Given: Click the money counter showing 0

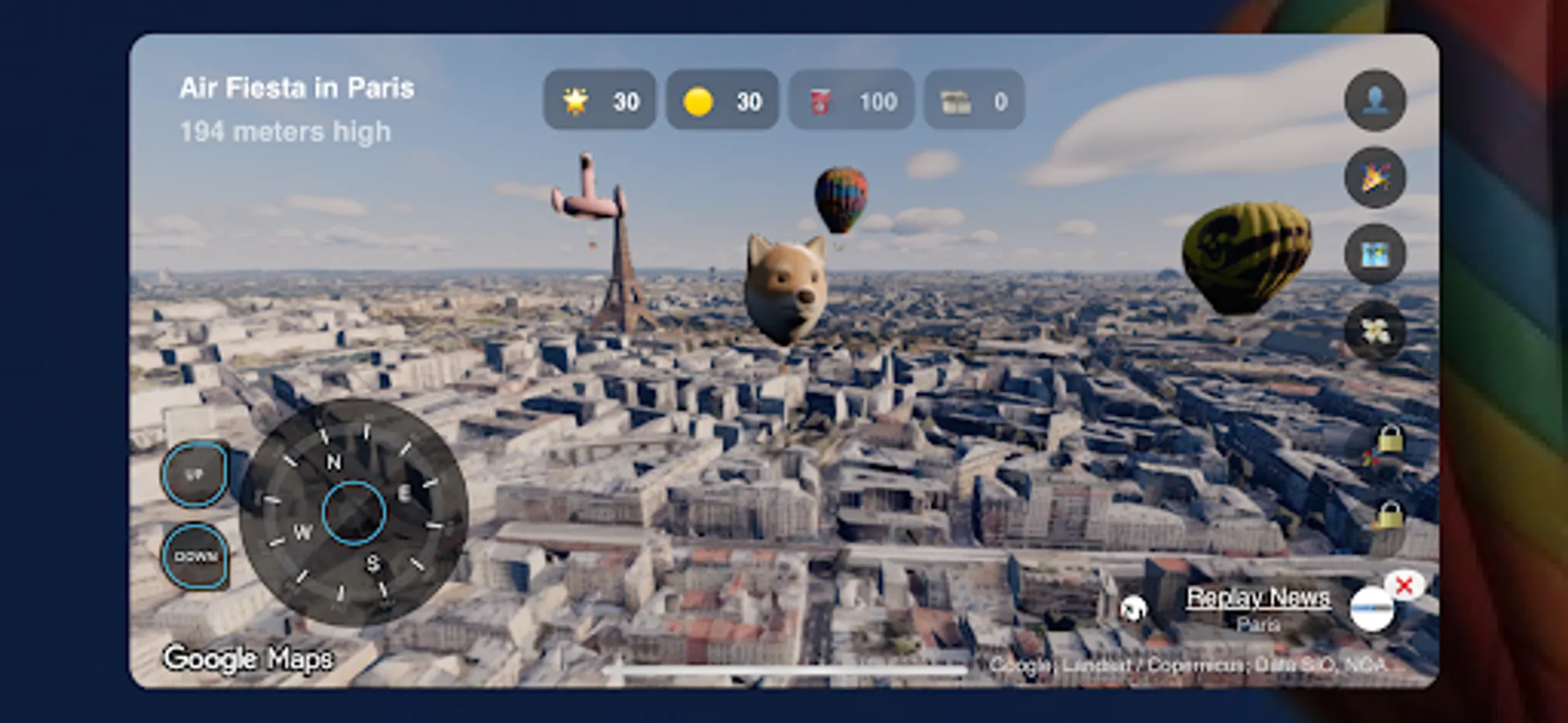Looking at the screenshot, I should coord(973,100).
